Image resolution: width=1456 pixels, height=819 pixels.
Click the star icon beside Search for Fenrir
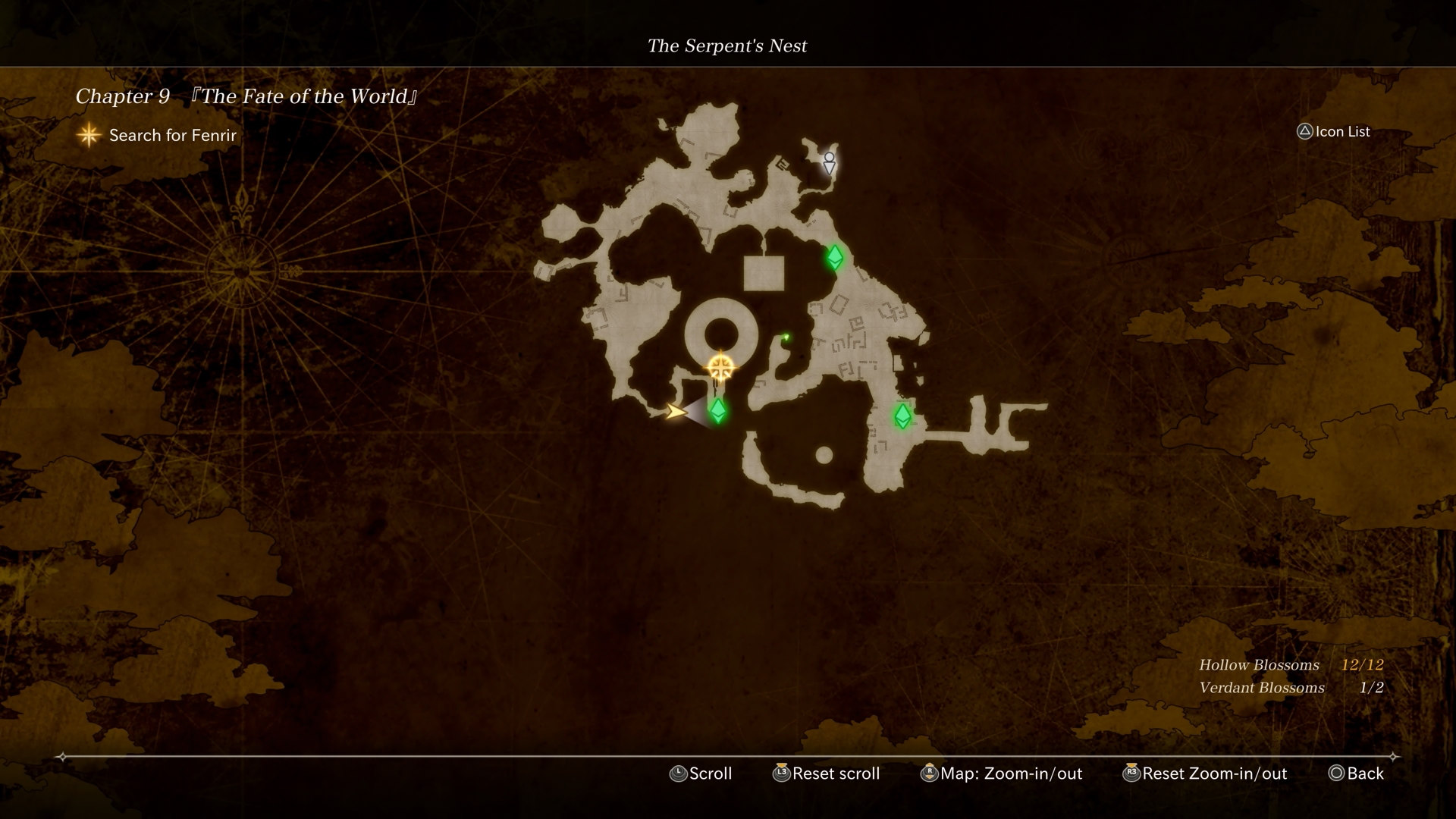pos(89,135)
